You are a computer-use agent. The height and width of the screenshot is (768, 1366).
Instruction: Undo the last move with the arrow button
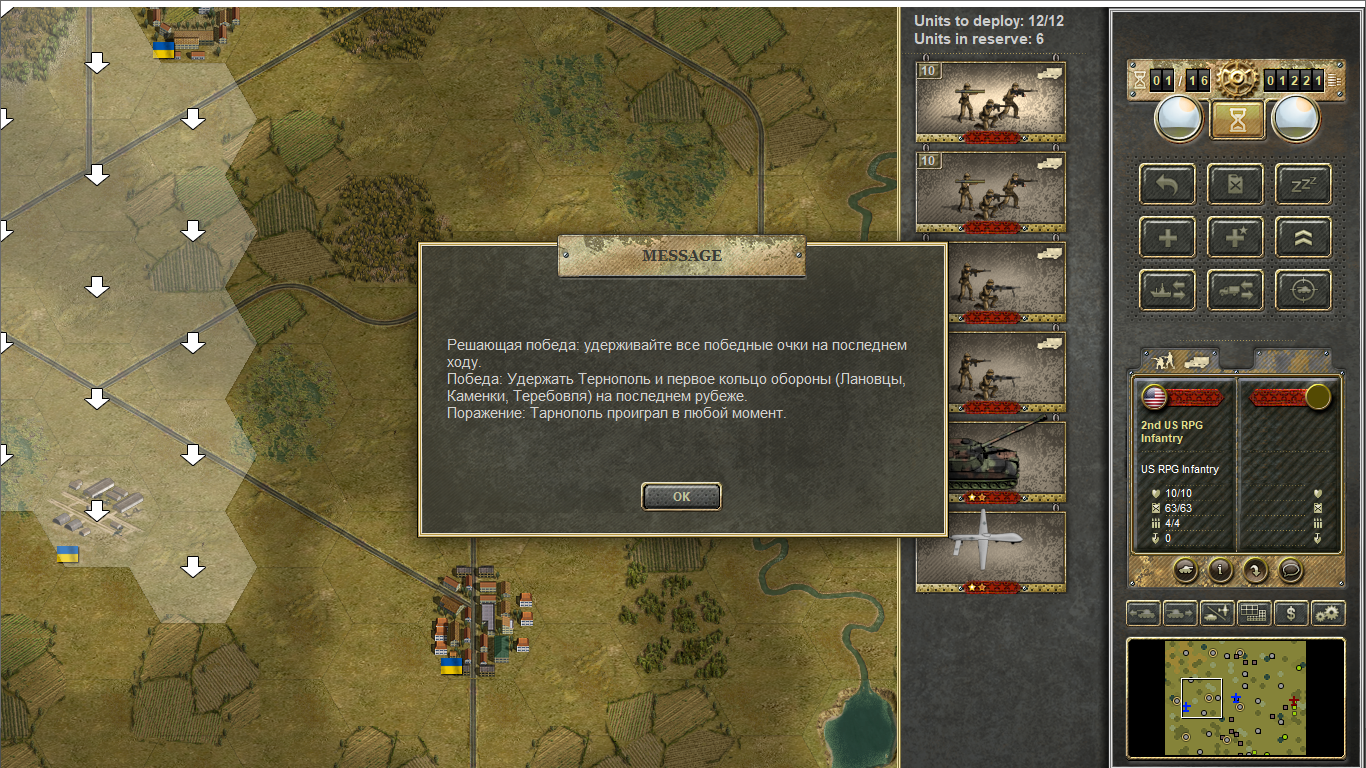(1168, 184)
